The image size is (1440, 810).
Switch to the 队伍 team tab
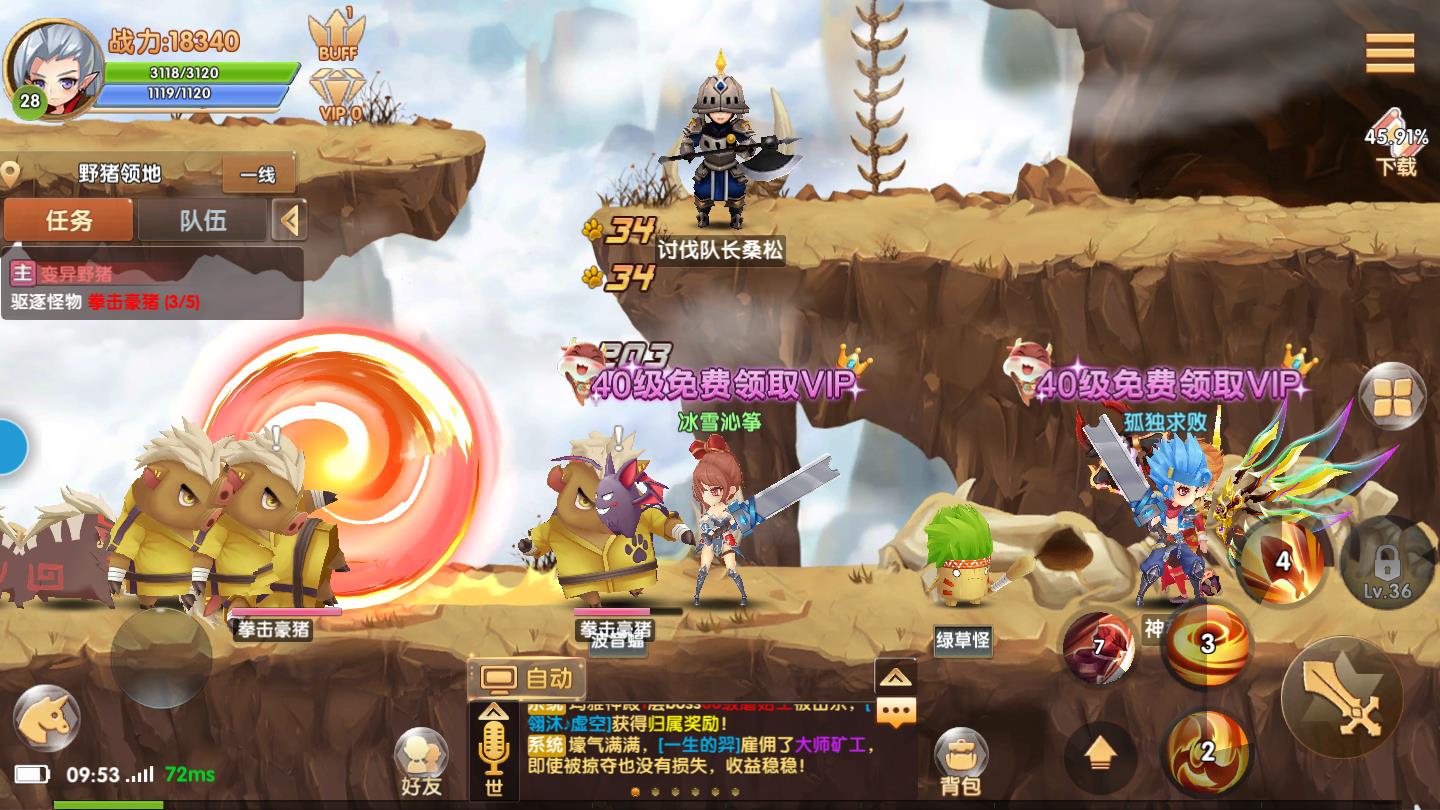pos(205,220)
